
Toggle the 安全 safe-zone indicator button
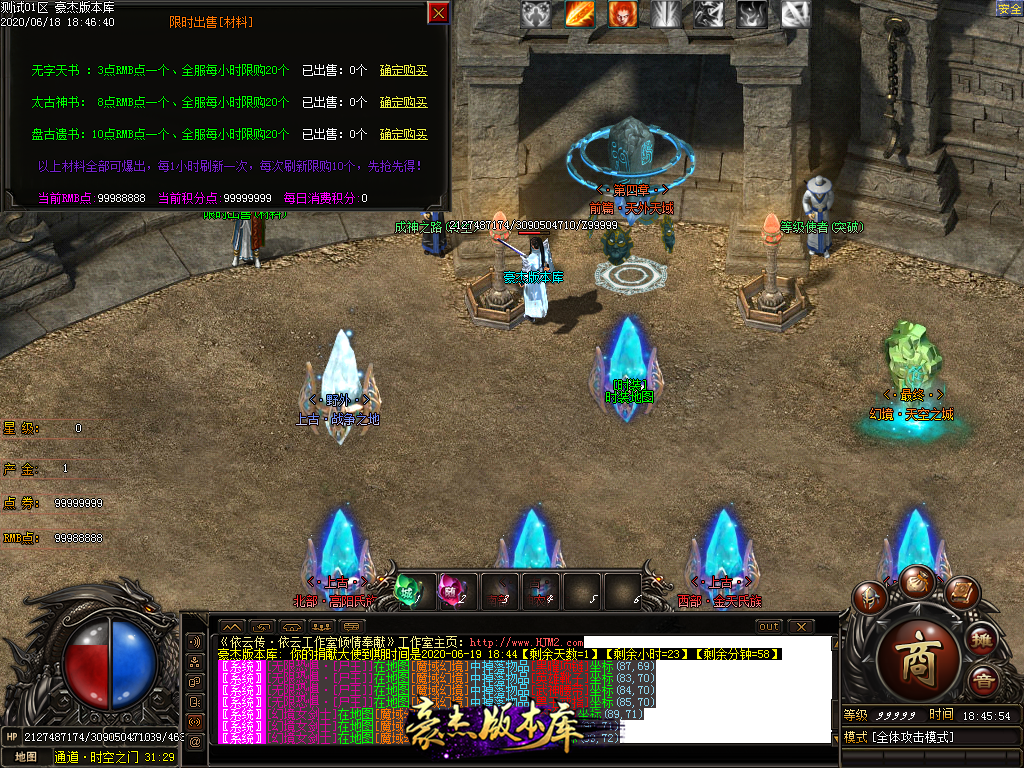pyautogui.click(x=1010, y=9)
